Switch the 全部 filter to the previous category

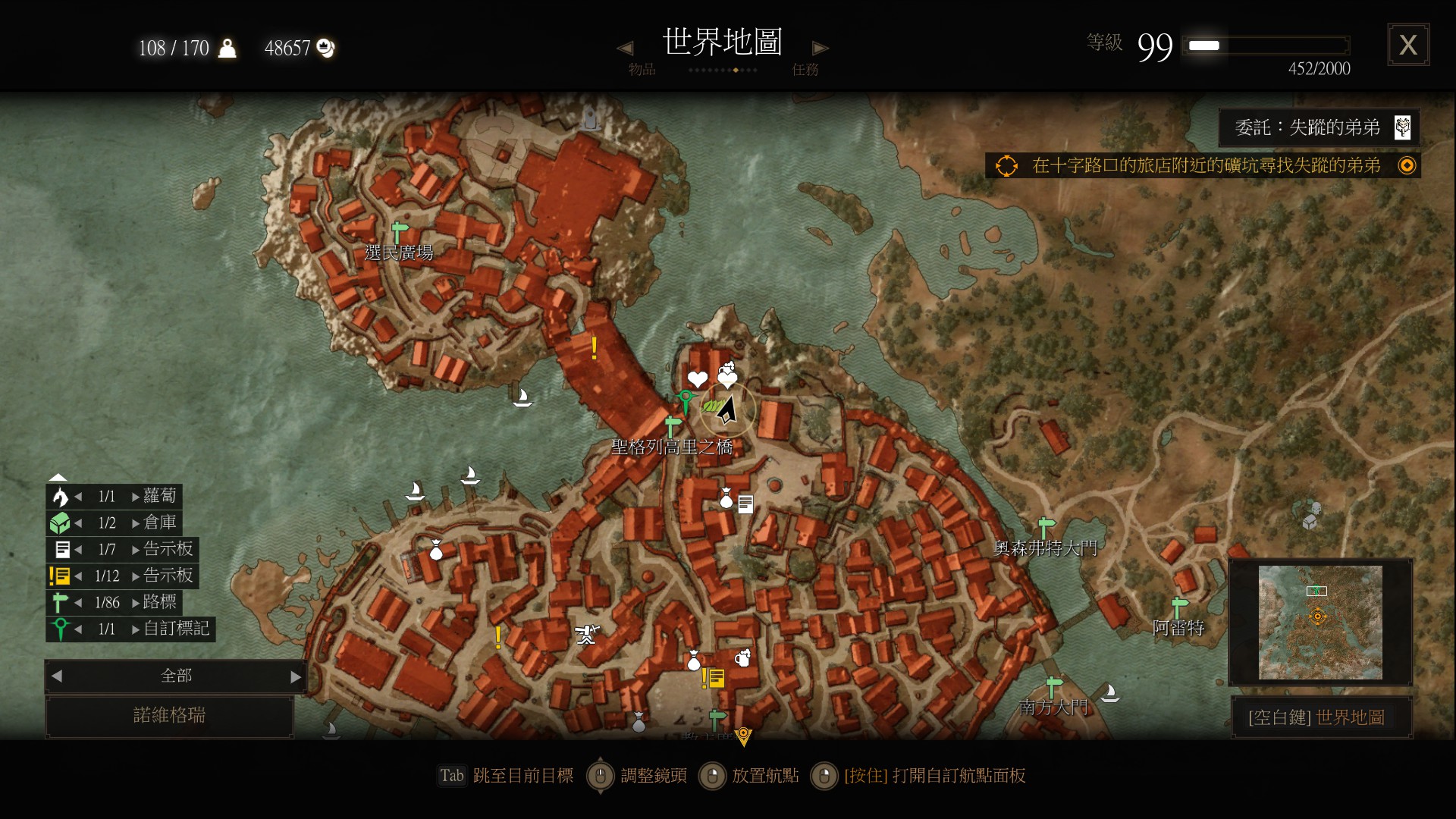point(57,676)
